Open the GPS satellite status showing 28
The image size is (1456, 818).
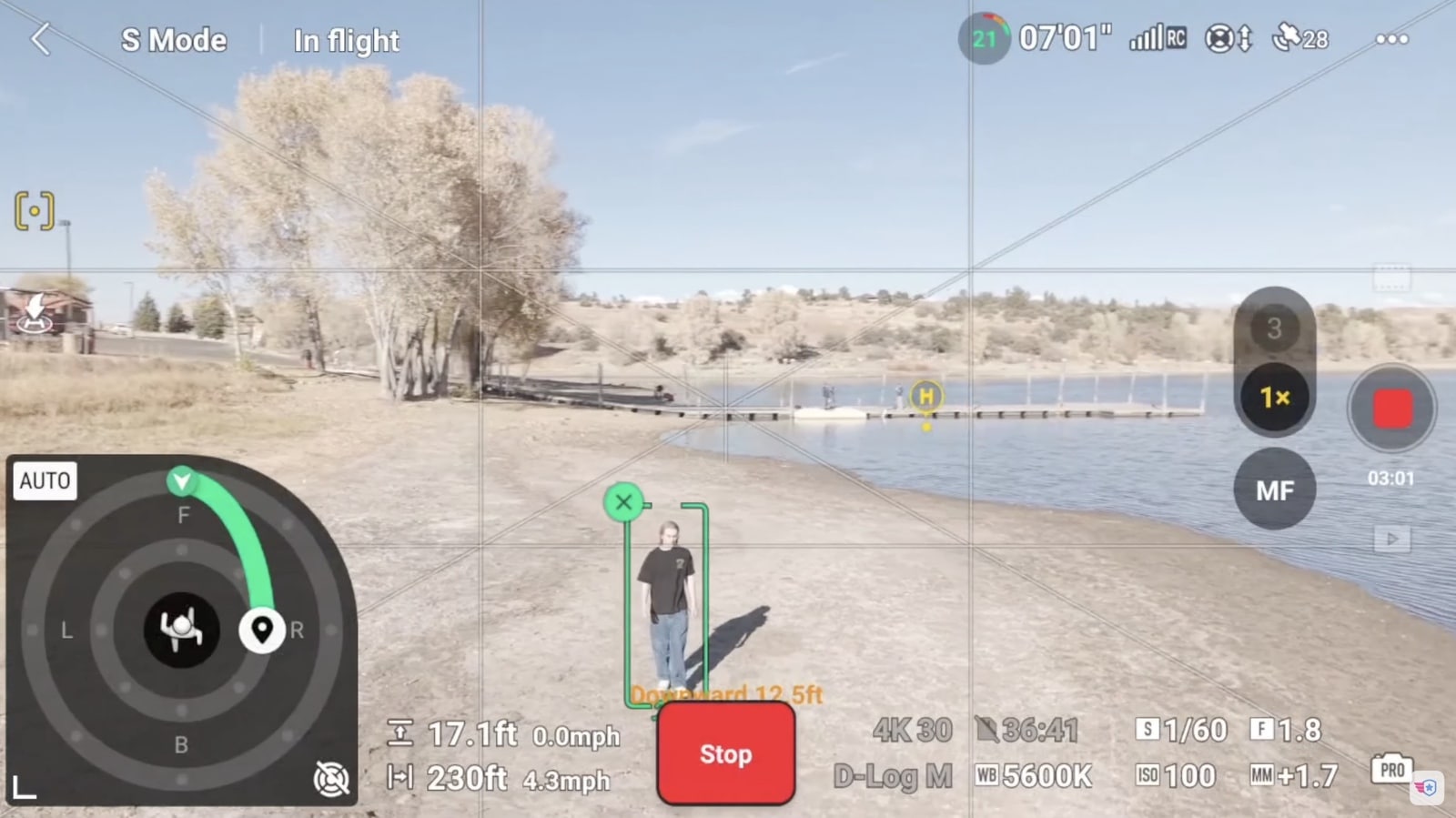[1299, 39]
